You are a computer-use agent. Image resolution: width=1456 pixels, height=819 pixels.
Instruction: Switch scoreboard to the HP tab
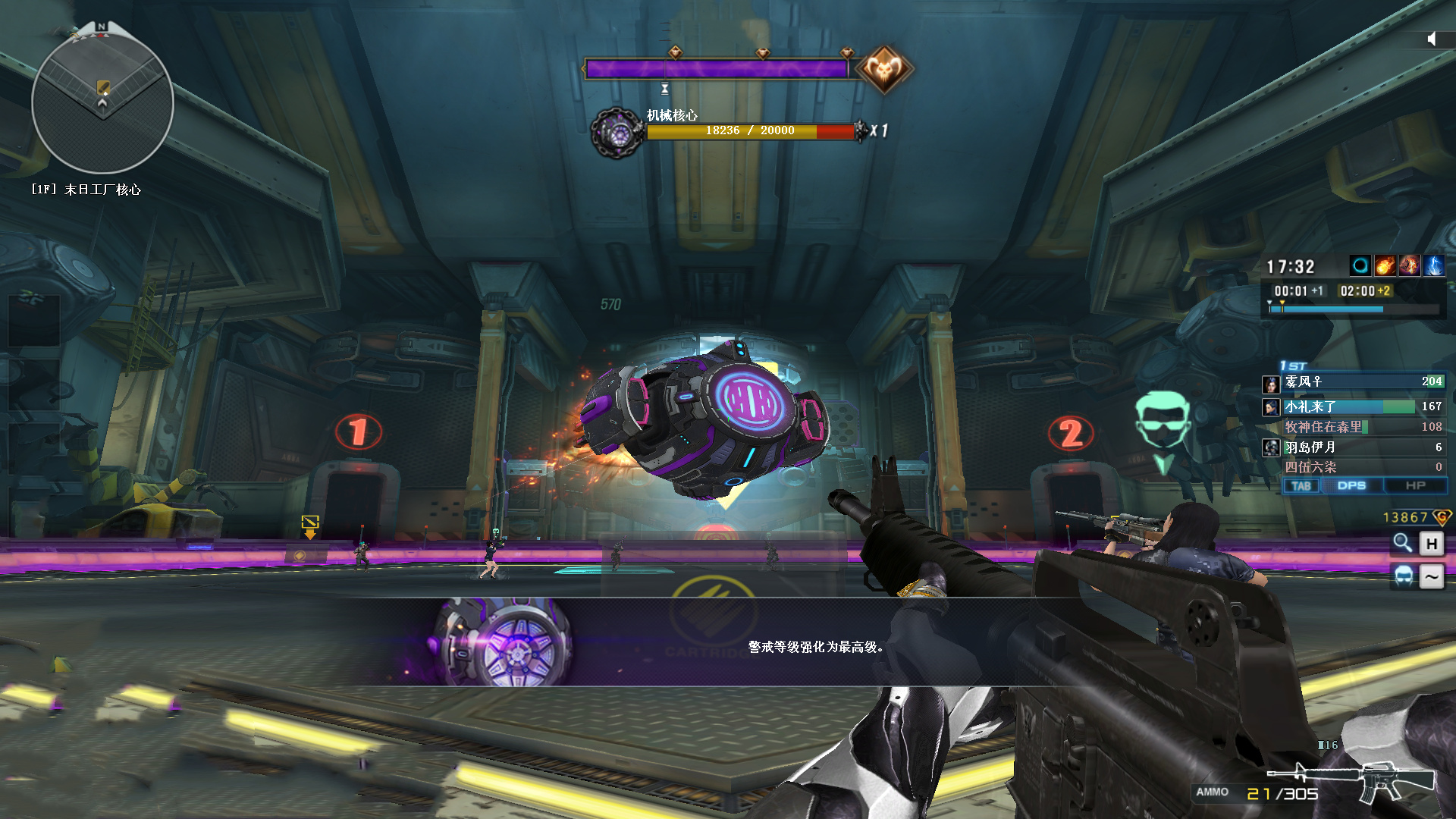pos(1415,486)
